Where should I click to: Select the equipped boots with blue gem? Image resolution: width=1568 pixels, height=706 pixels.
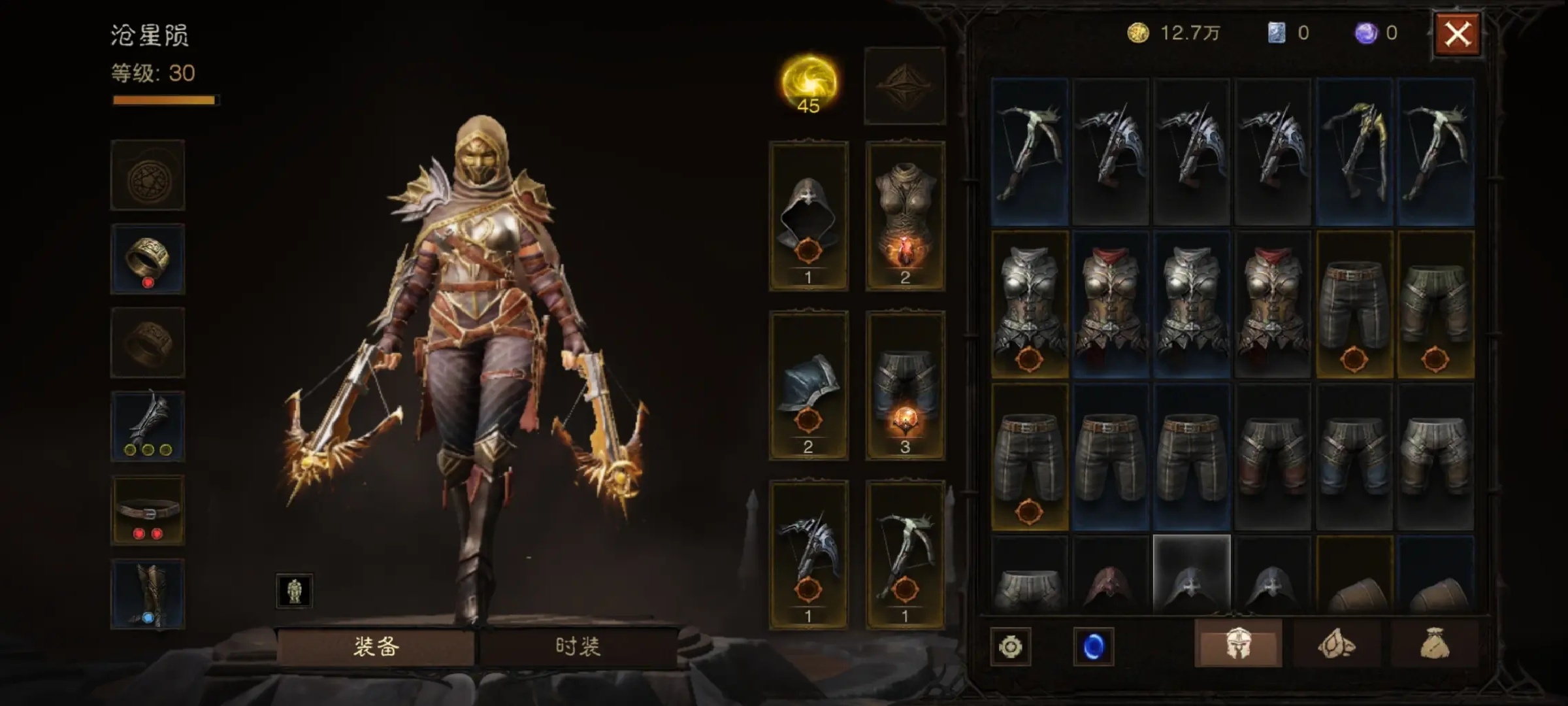click(x=148, y=594)
